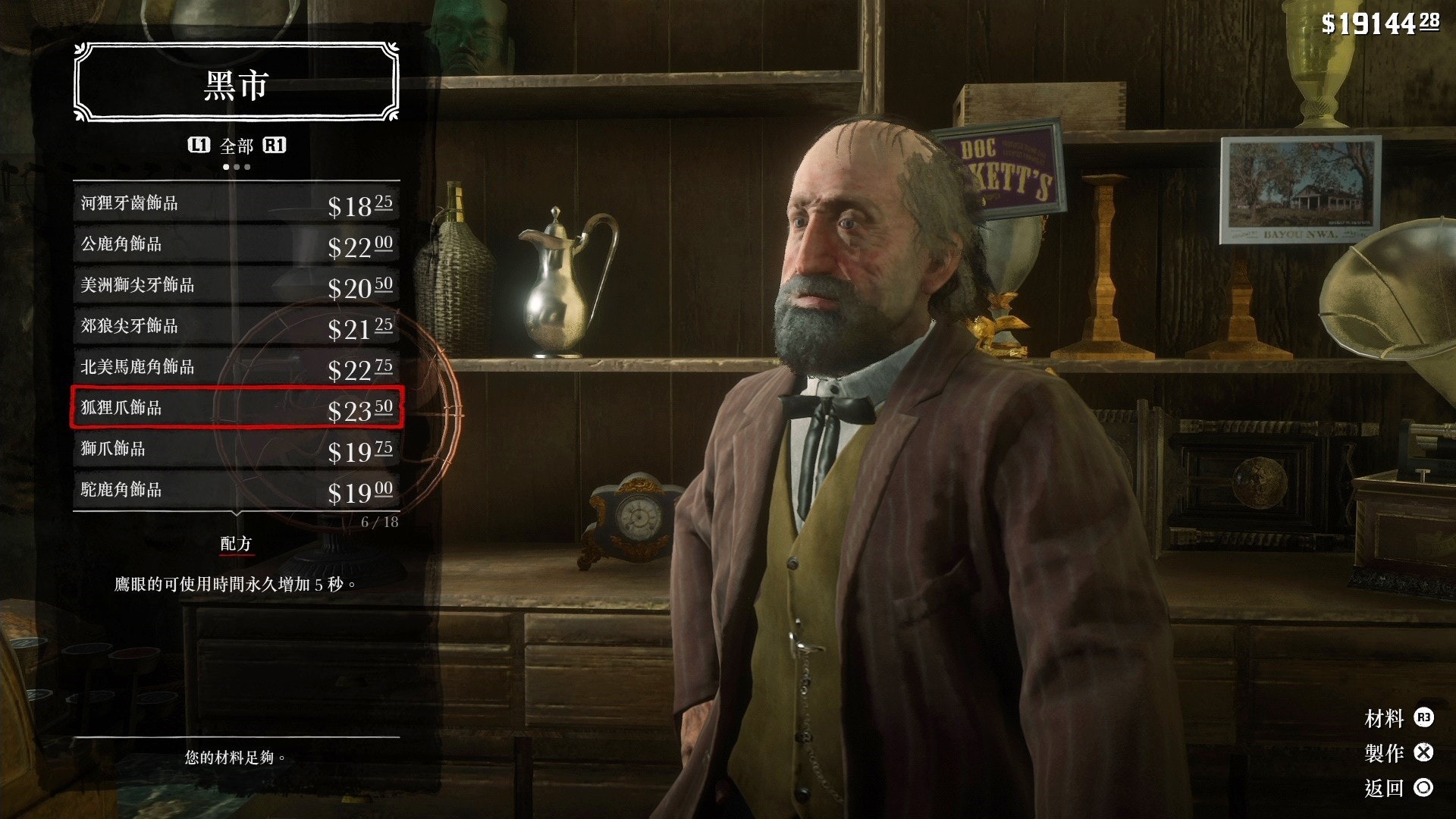The width and height of the screenshot is (1456, 819).
Task: Pick the 獅爪飾品 trinket row
Action: (x=236, y=449)
